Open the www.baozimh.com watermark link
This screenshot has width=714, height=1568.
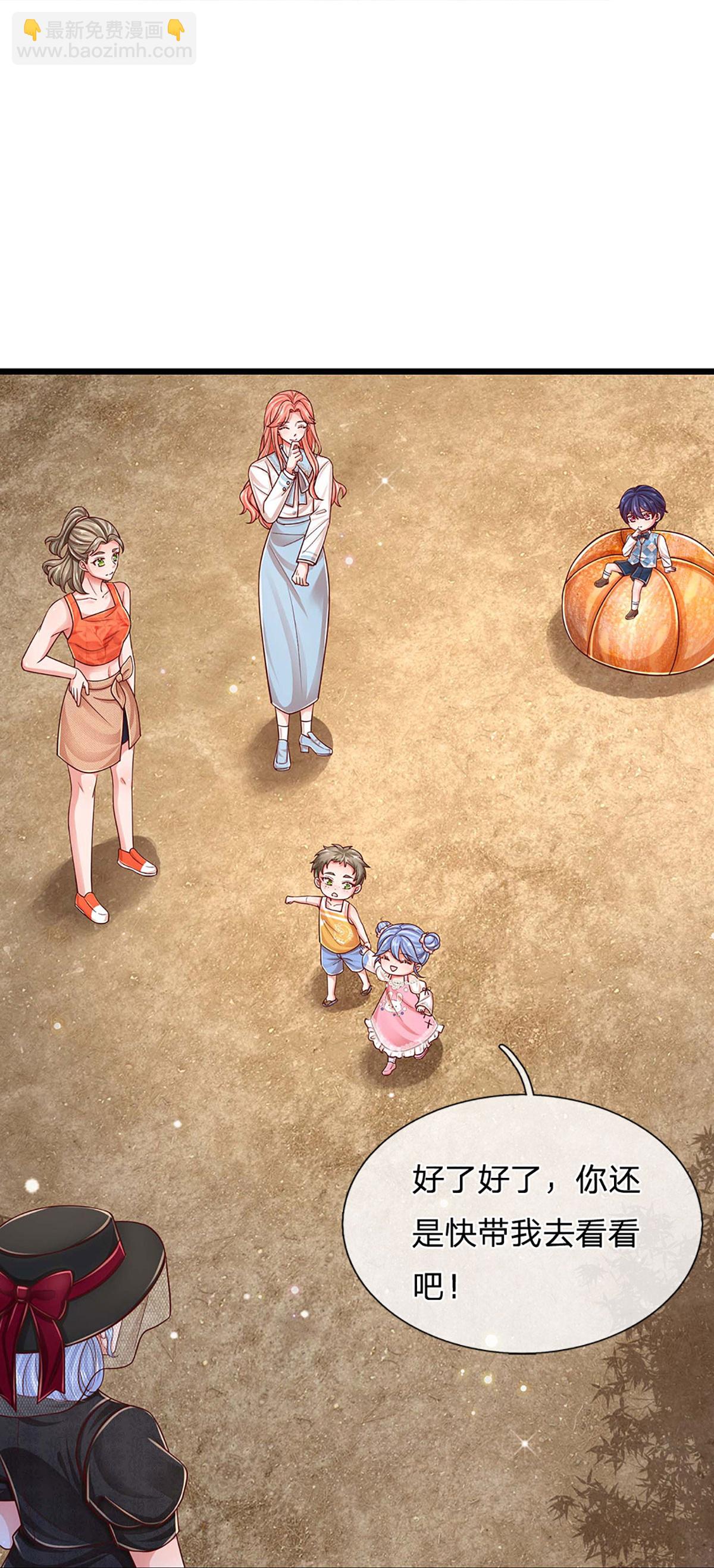pyautogui.click(x=104, y=51)
